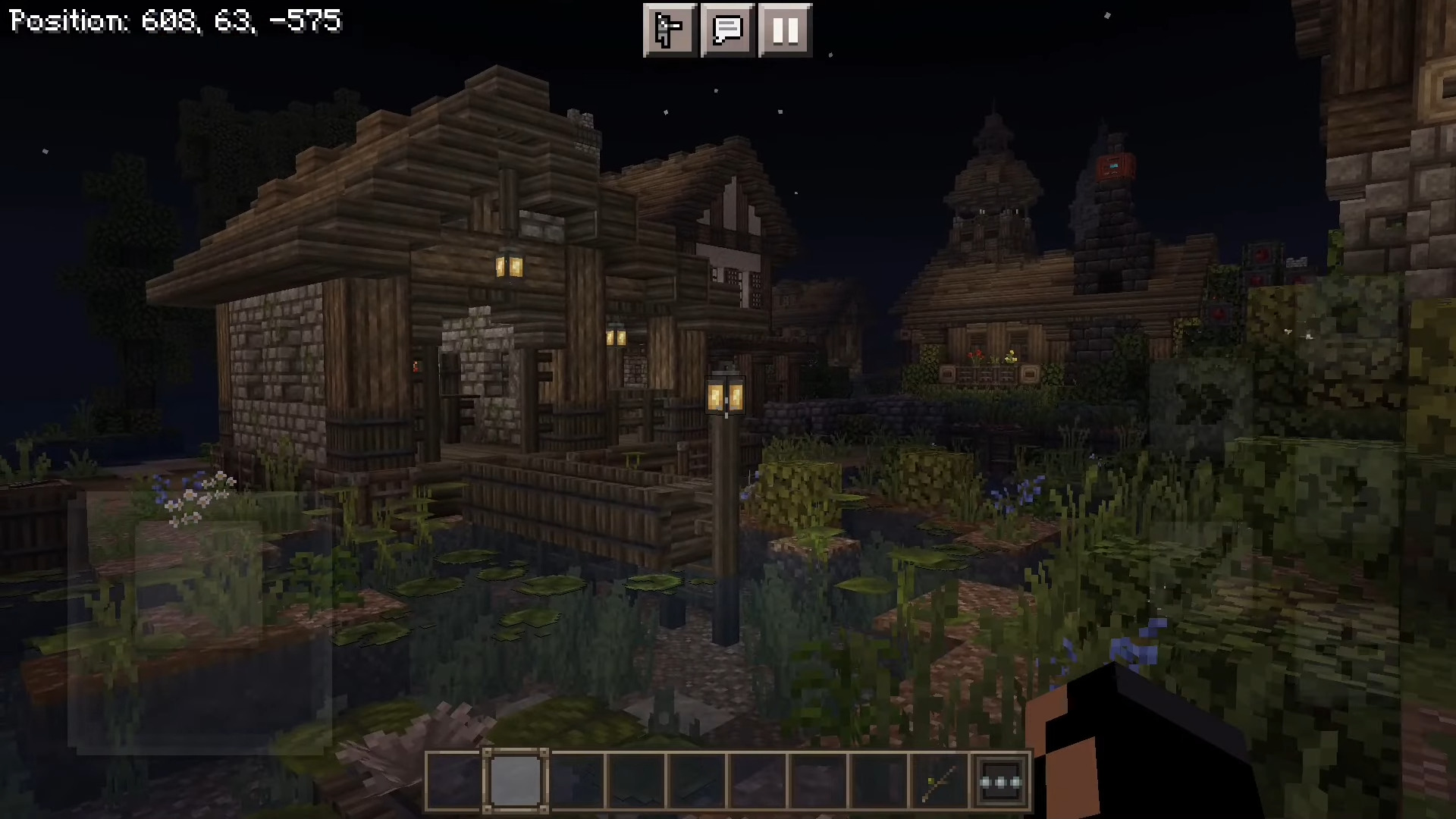Select the stick item hotbar slot
The image size is (1456, 819).
pyautogui.click(x=940, y=781)
